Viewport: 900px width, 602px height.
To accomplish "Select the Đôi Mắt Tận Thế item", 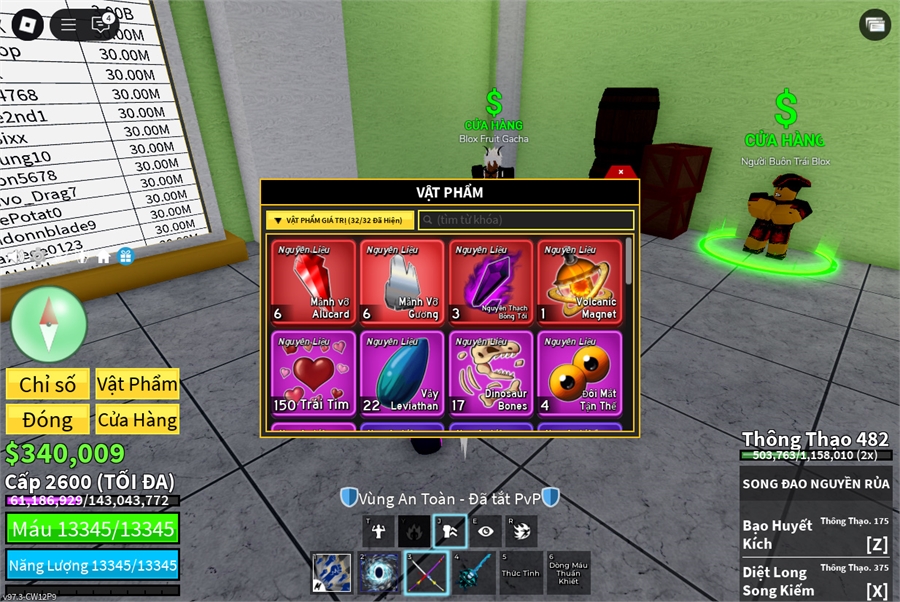I will pyautogui.click(x=580, y=373).
